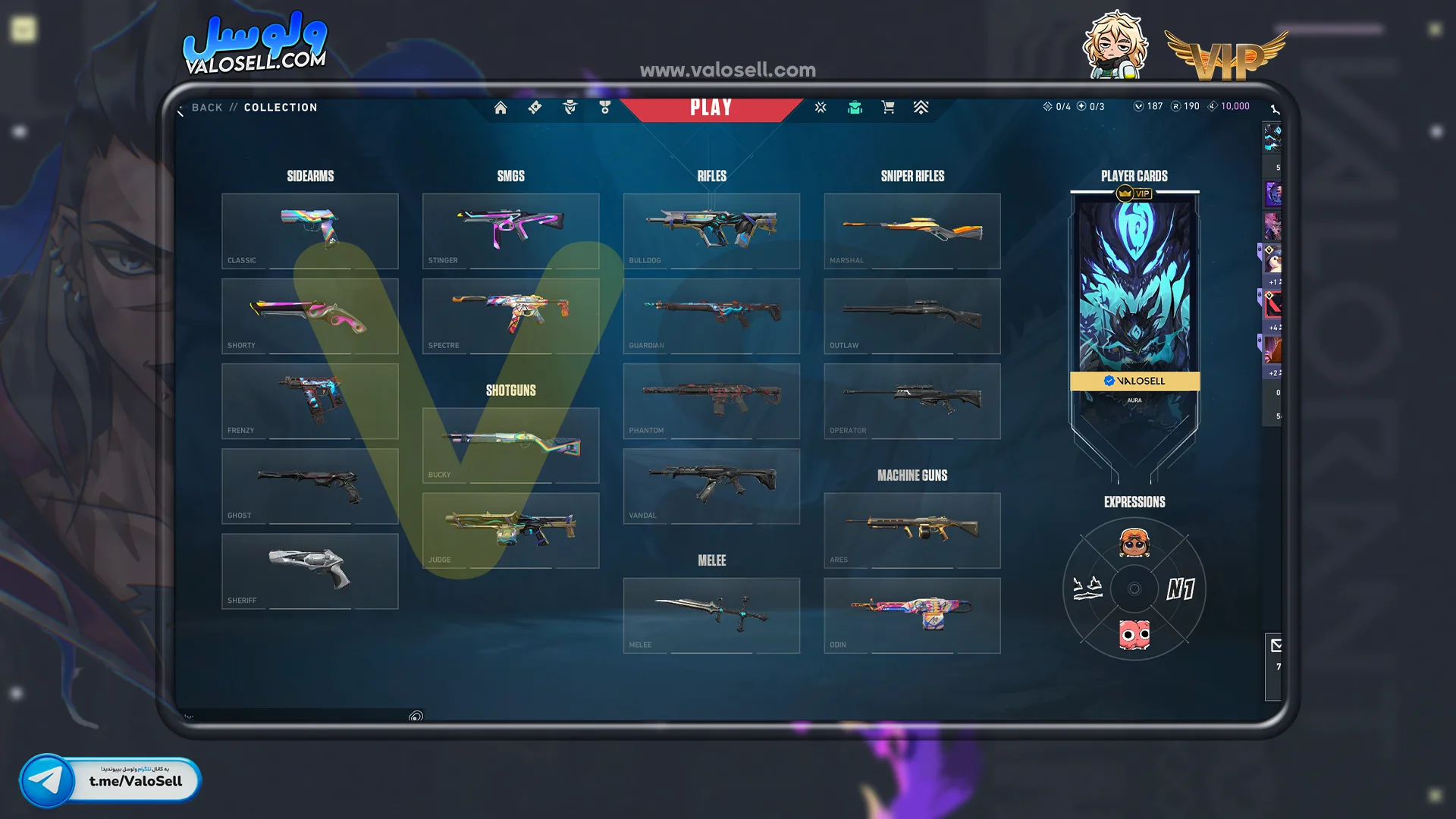This screenshot has height=819, width=1456.
Task: Pick the Sheriff revolver slot
Action: click(309, 570)
